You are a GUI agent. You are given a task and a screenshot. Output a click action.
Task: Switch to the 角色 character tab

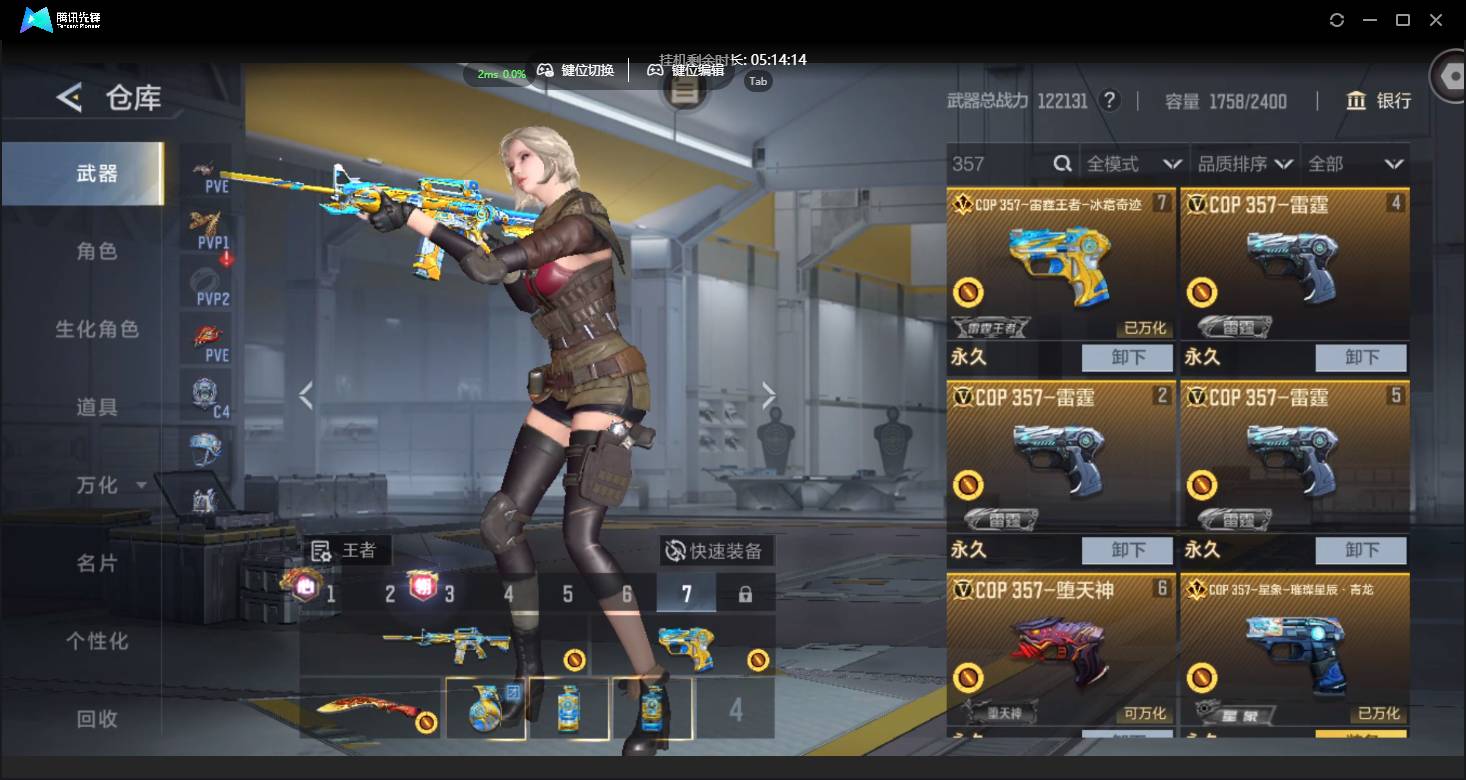pos(97,251)
